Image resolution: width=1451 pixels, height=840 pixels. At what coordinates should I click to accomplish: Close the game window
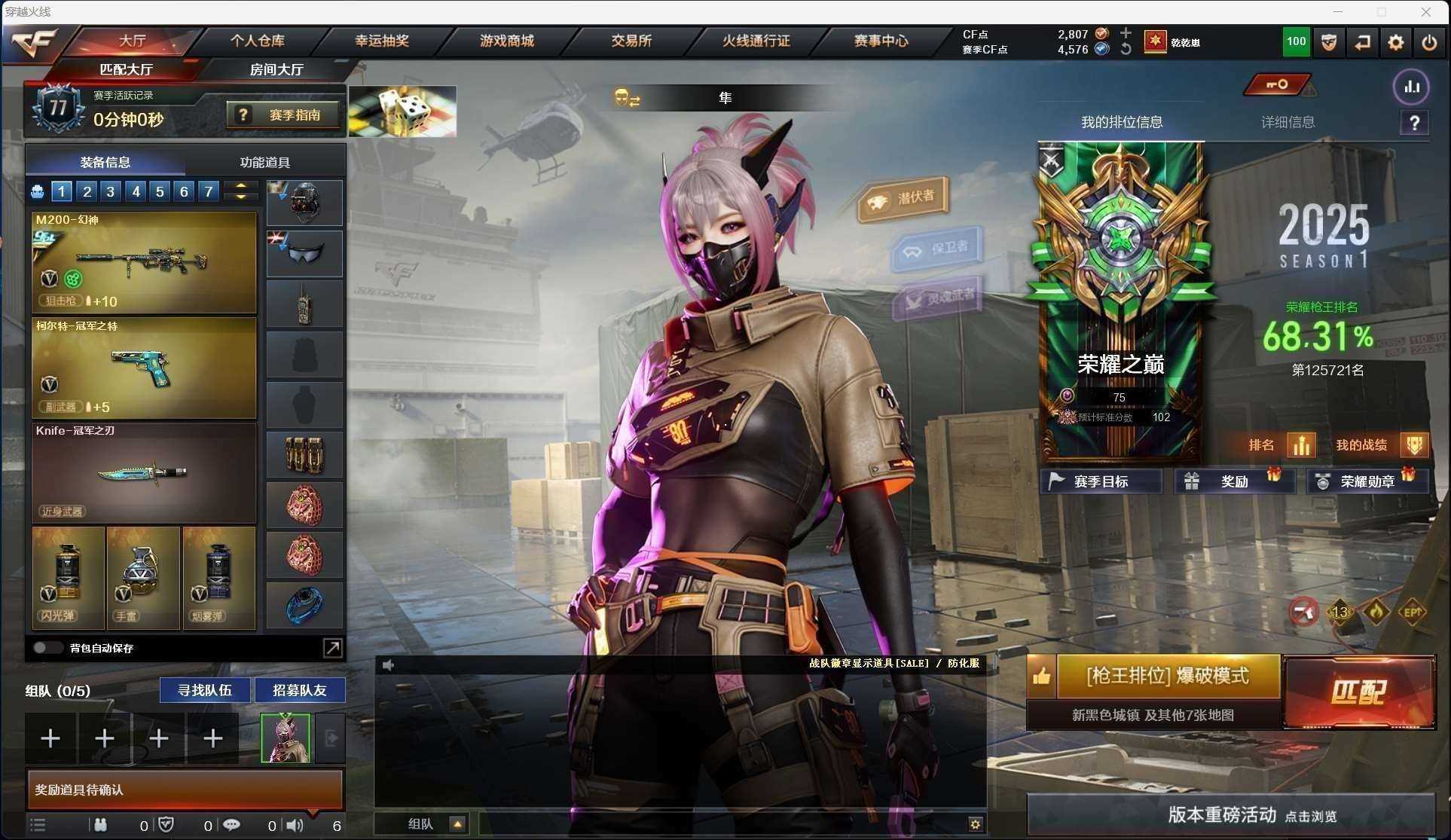tap(1425, 11)
